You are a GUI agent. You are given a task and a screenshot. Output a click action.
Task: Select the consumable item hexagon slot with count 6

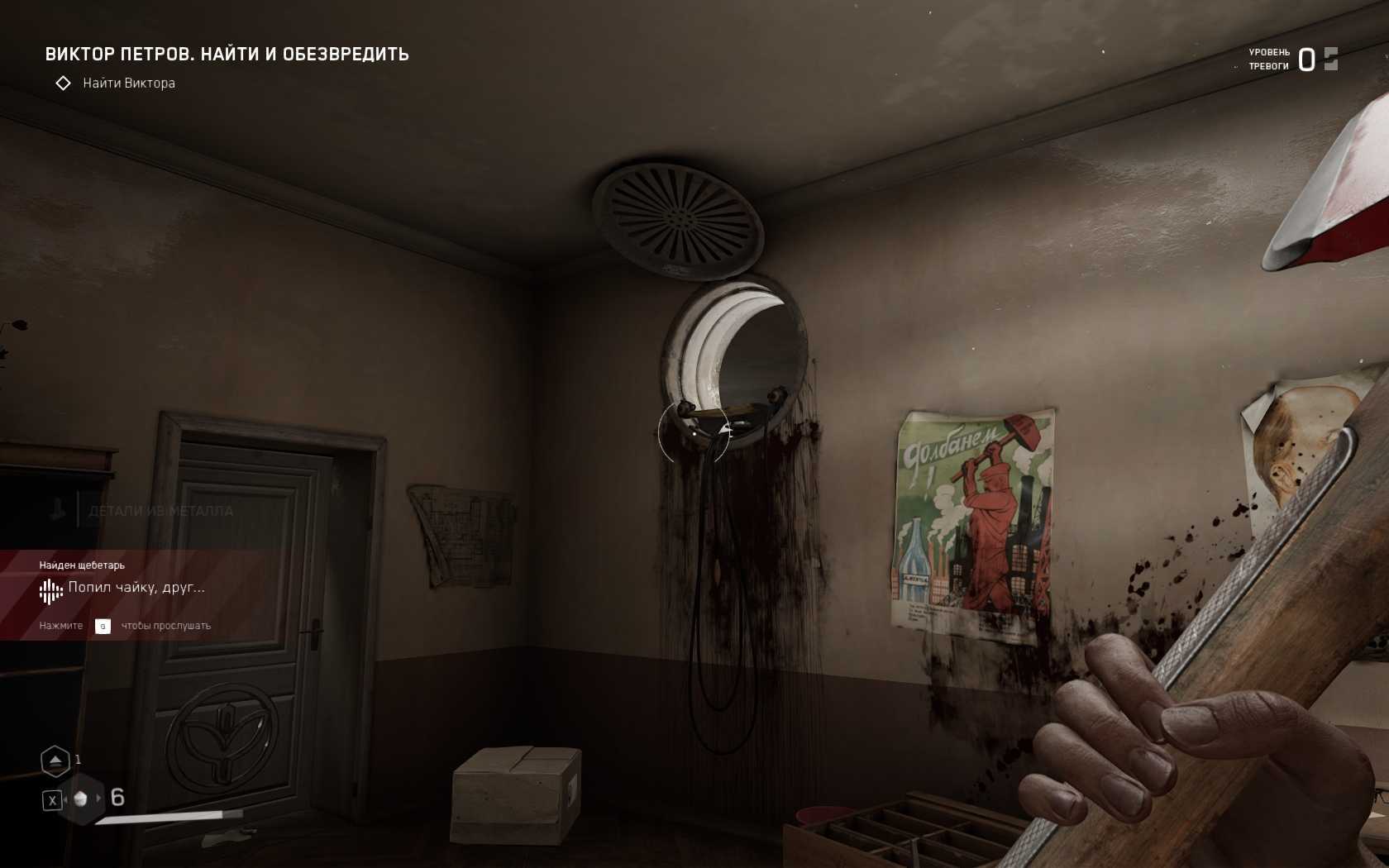pyautogui.click(x=81, y=799)
